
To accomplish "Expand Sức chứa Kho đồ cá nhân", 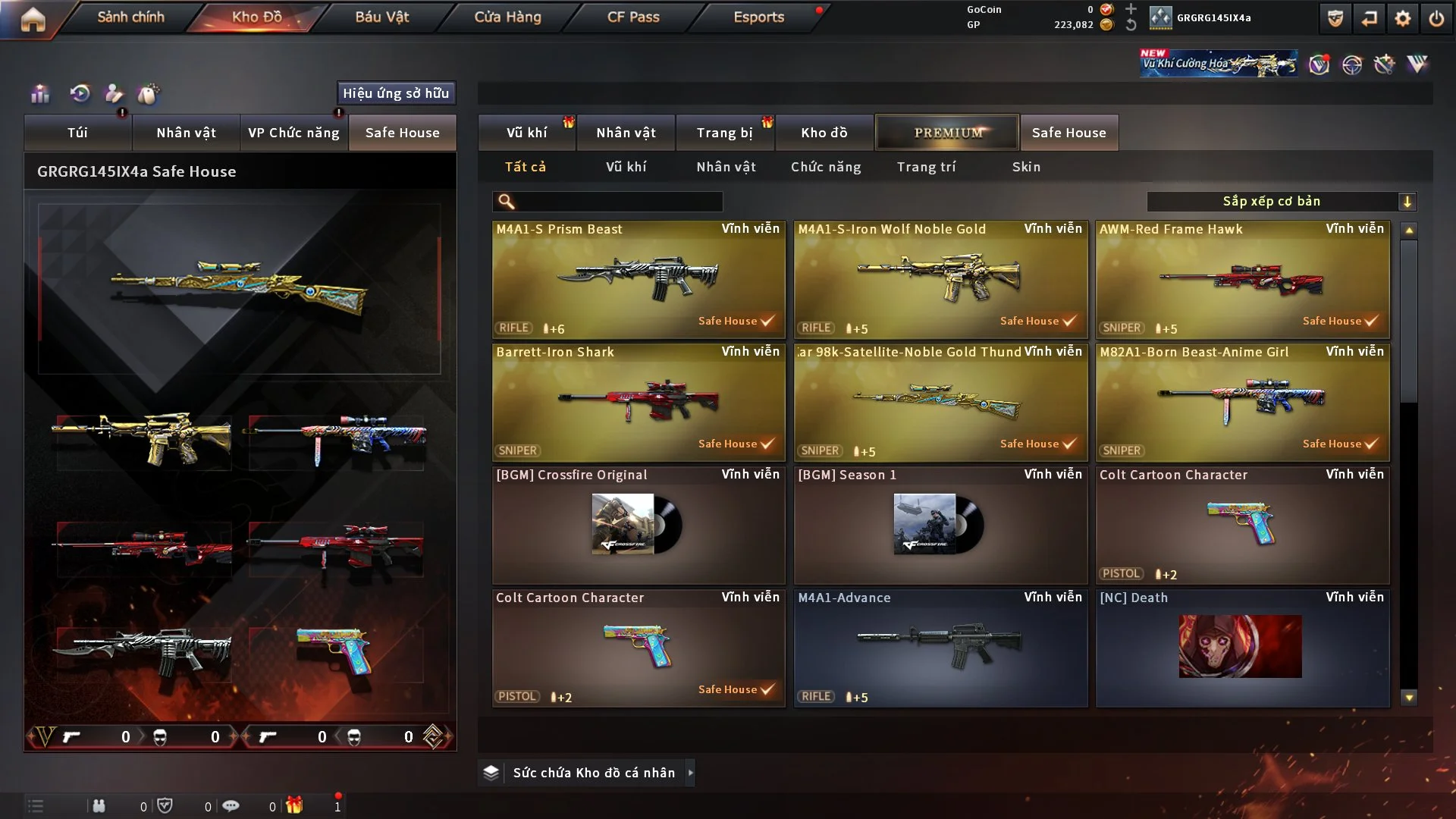I will (x=690, y=773).
